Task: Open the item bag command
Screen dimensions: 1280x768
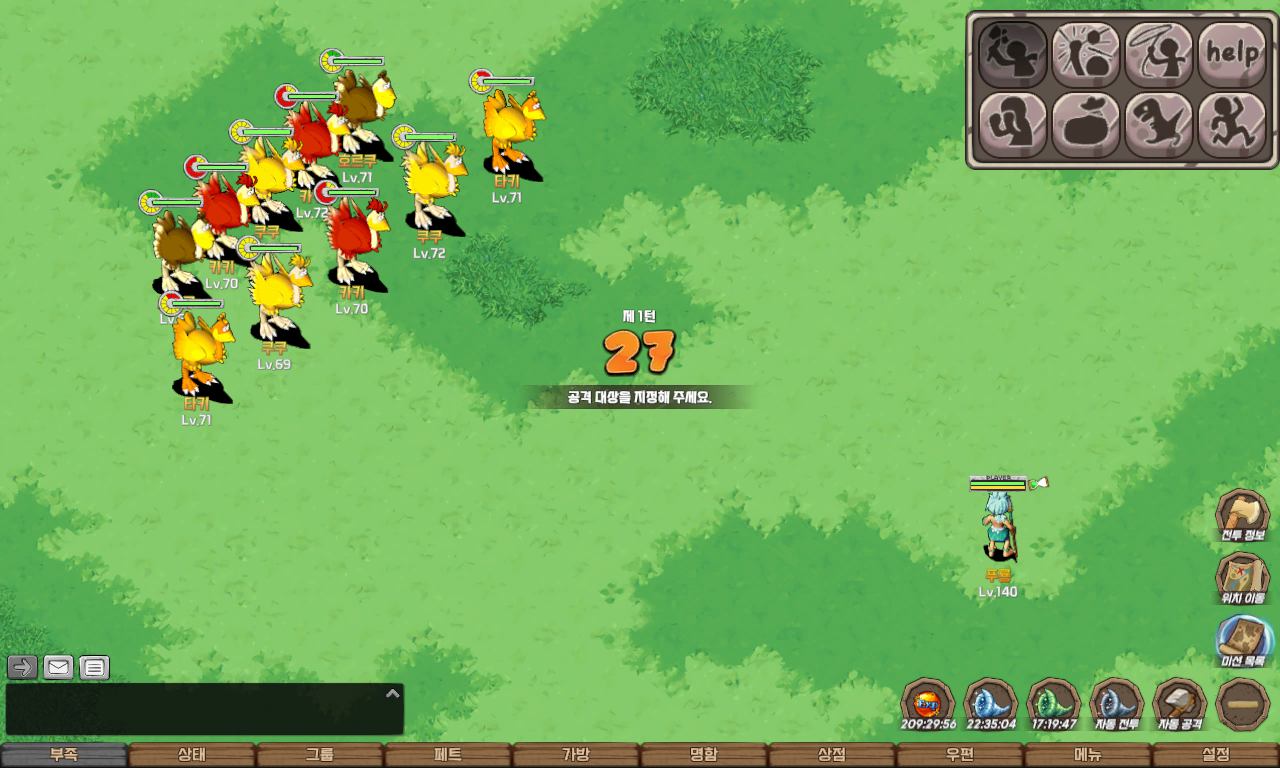Action: point(1086,125)
